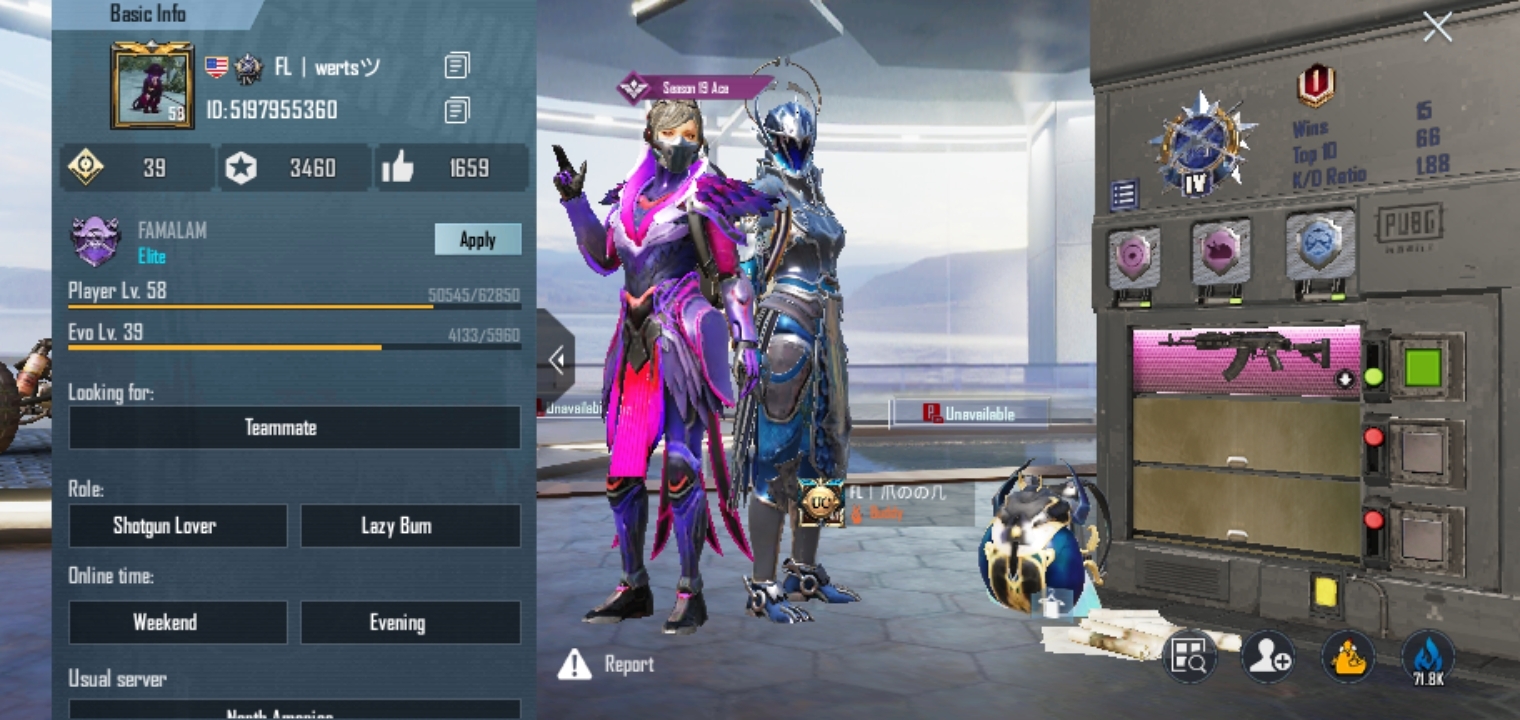The image size is (1520, 720).
Task: Give the player a thumbs-up like
Action: coord(398,168)
